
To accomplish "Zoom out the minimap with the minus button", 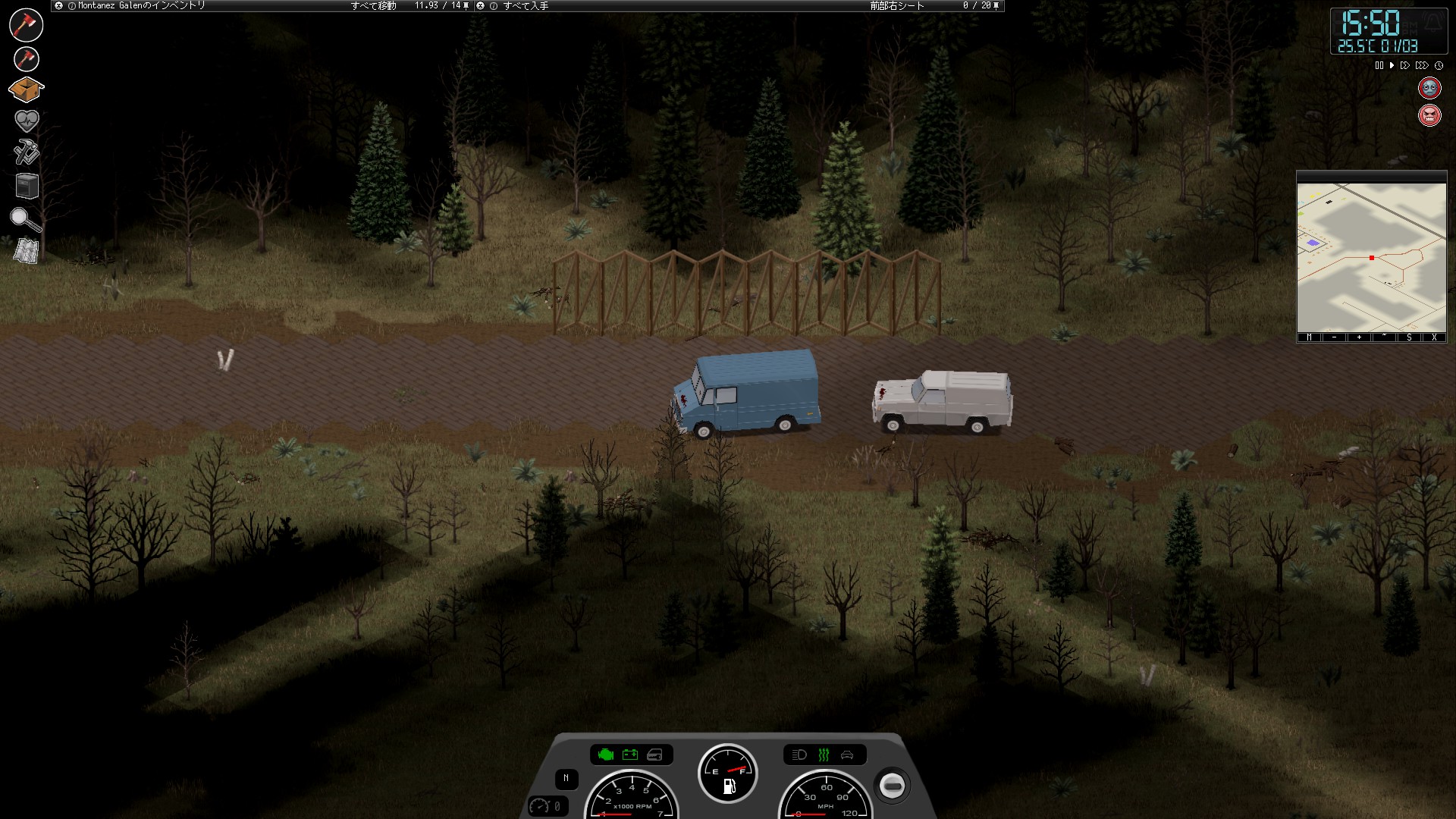I will coord(1334,337).
